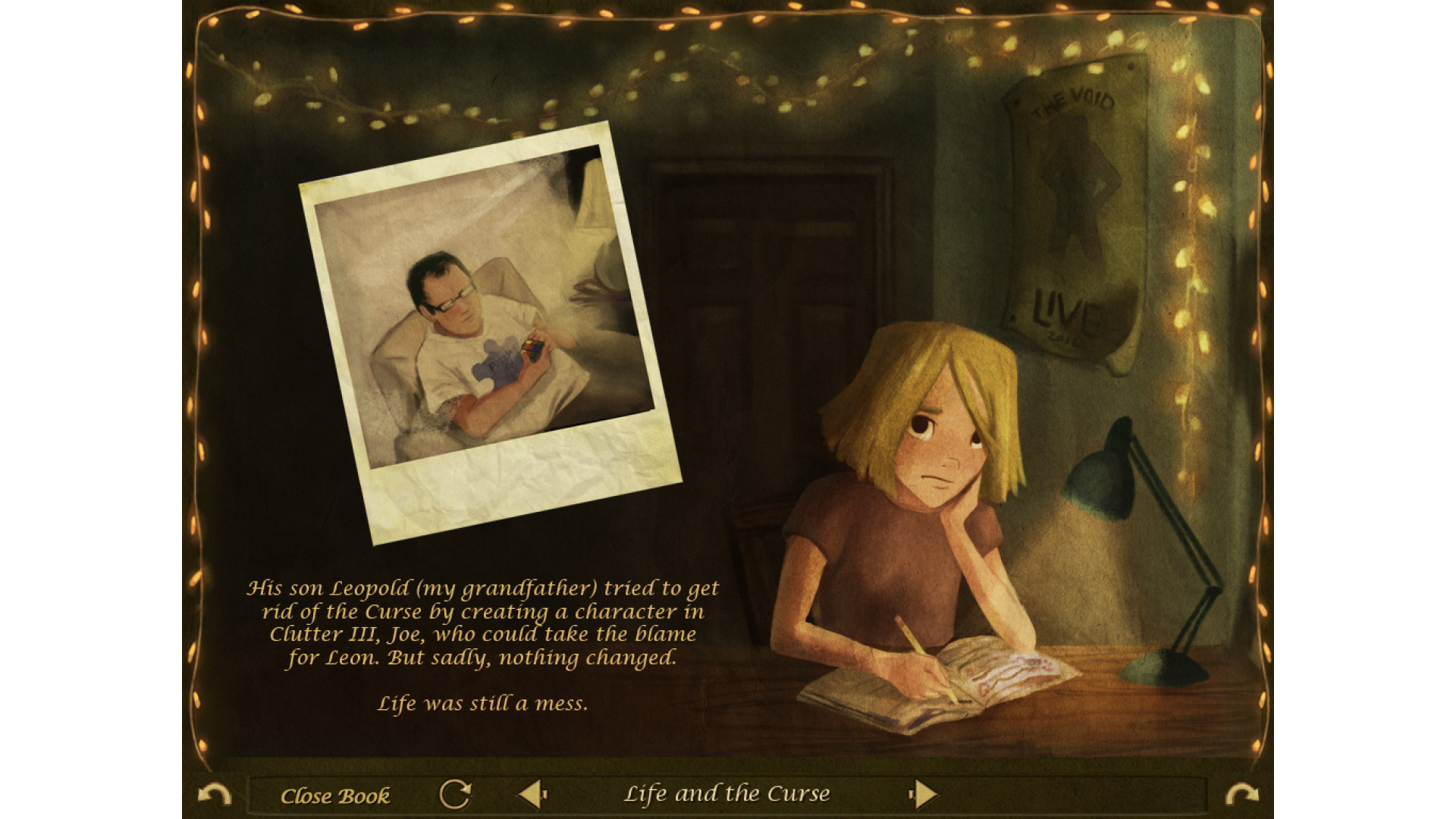
Task: Click the circular reload arrow icon
Action: point(455,795)
